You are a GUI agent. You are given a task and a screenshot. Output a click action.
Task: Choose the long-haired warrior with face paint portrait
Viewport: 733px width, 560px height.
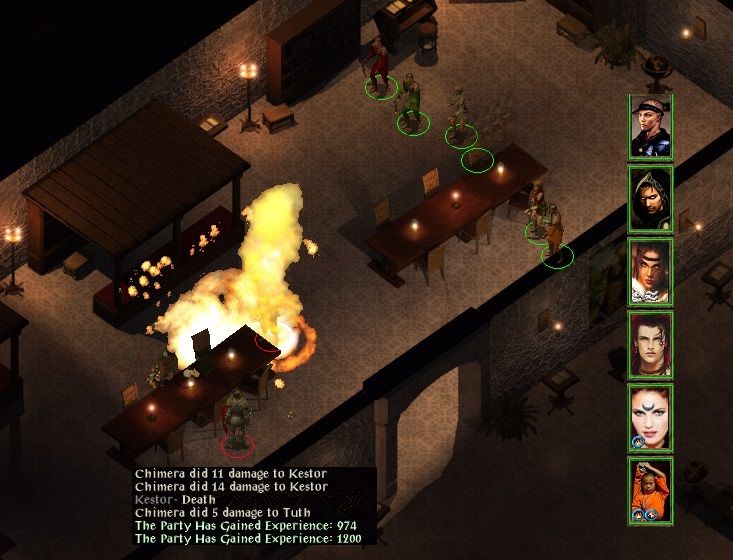(x=650, y=272)
